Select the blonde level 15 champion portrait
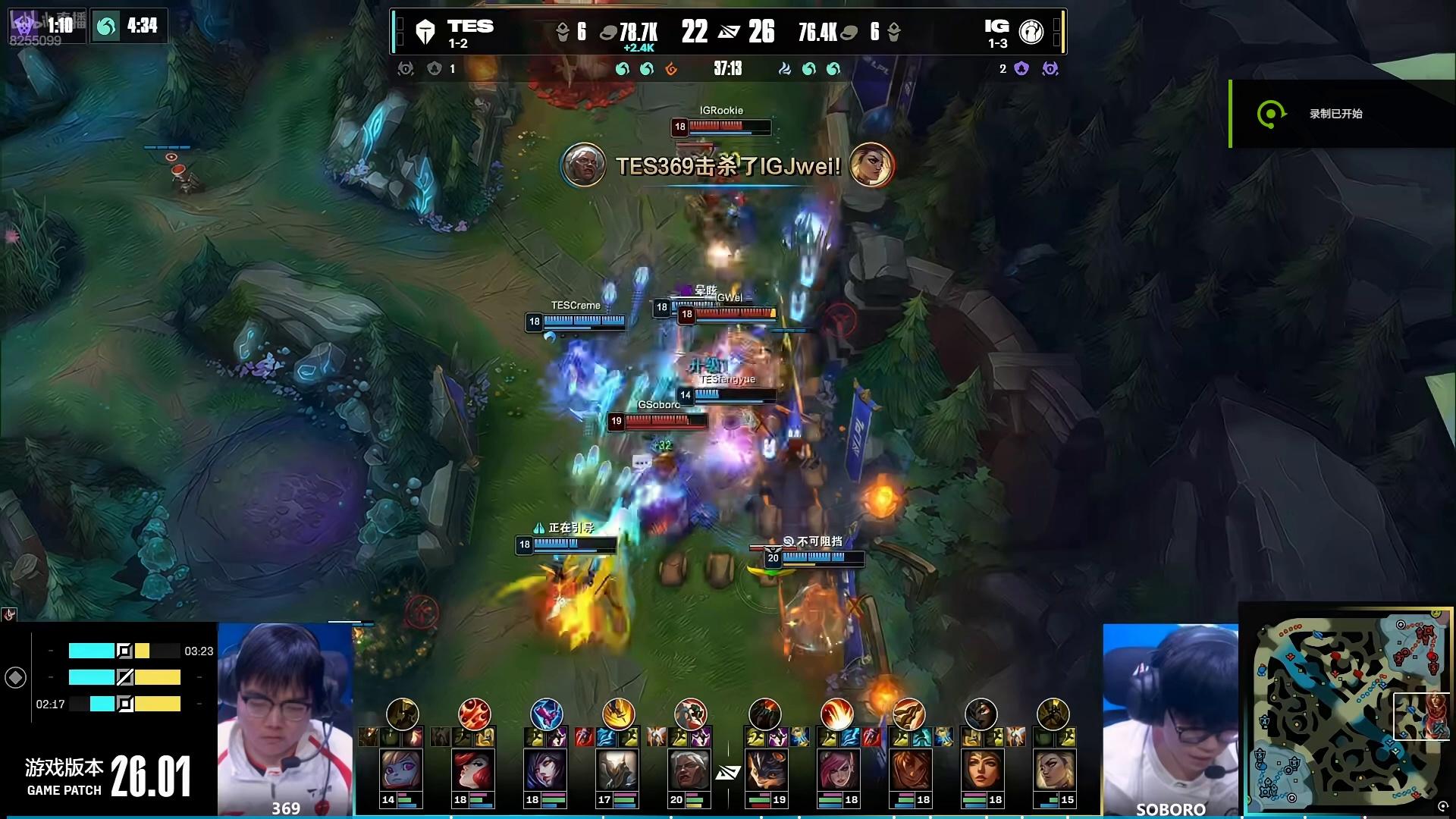This screenshot has width=1456, height=819. pyautogui.click(x=1053, y=770)
